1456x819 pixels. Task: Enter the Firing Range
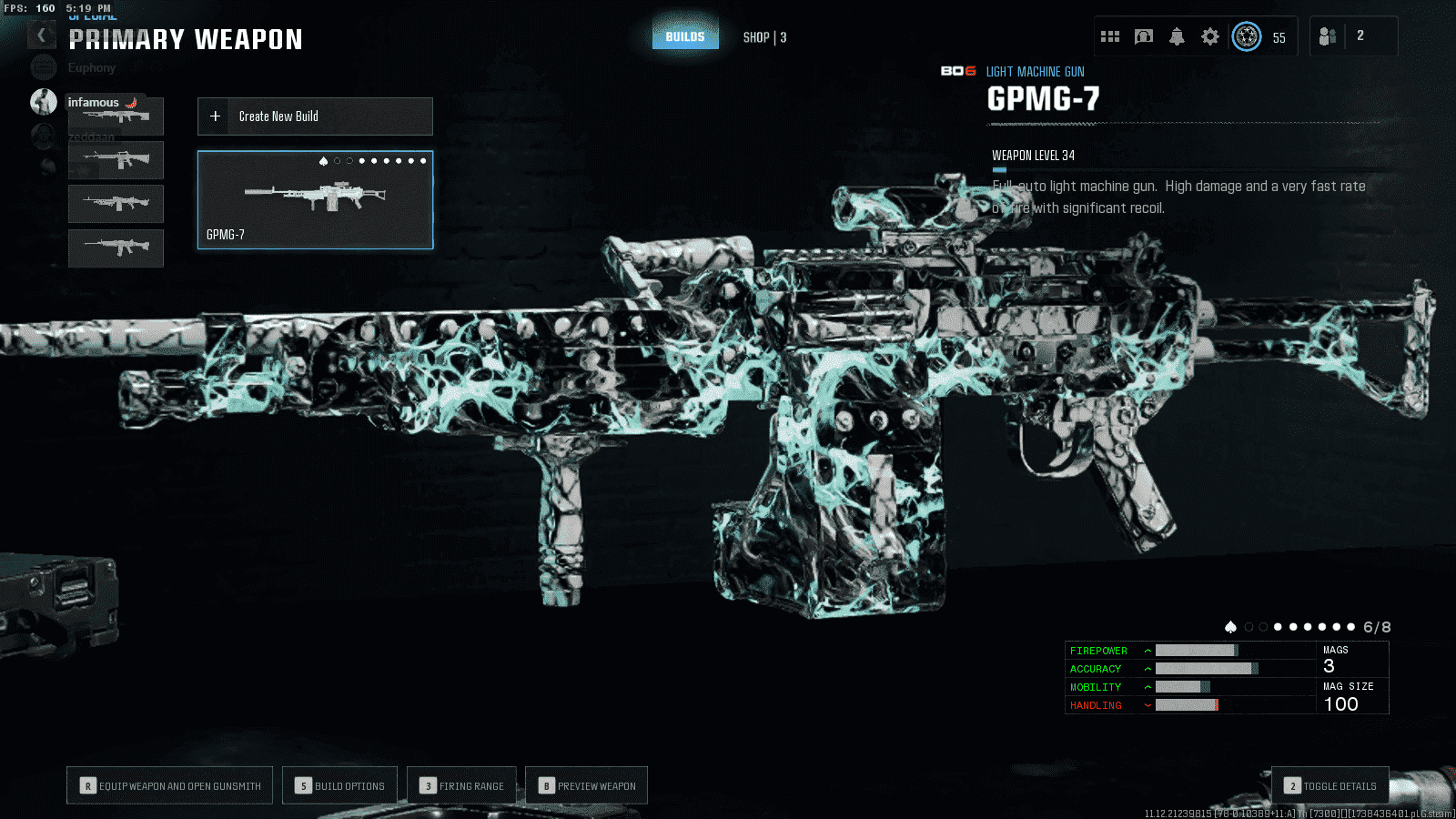(x=461, y=785)
